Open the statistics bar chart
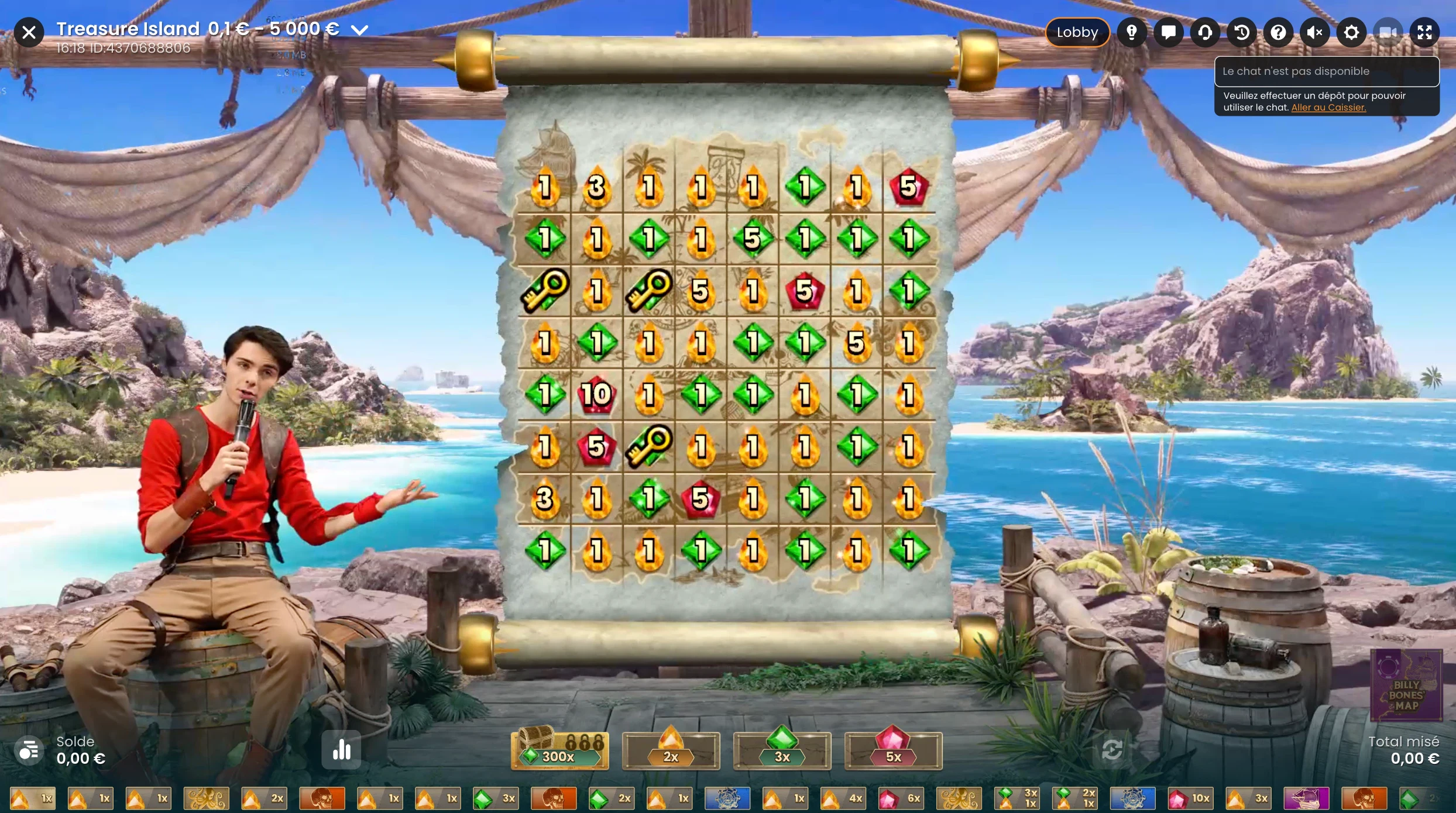The width and height of the screenshot is (1456, 813). (x=341, y=750)
